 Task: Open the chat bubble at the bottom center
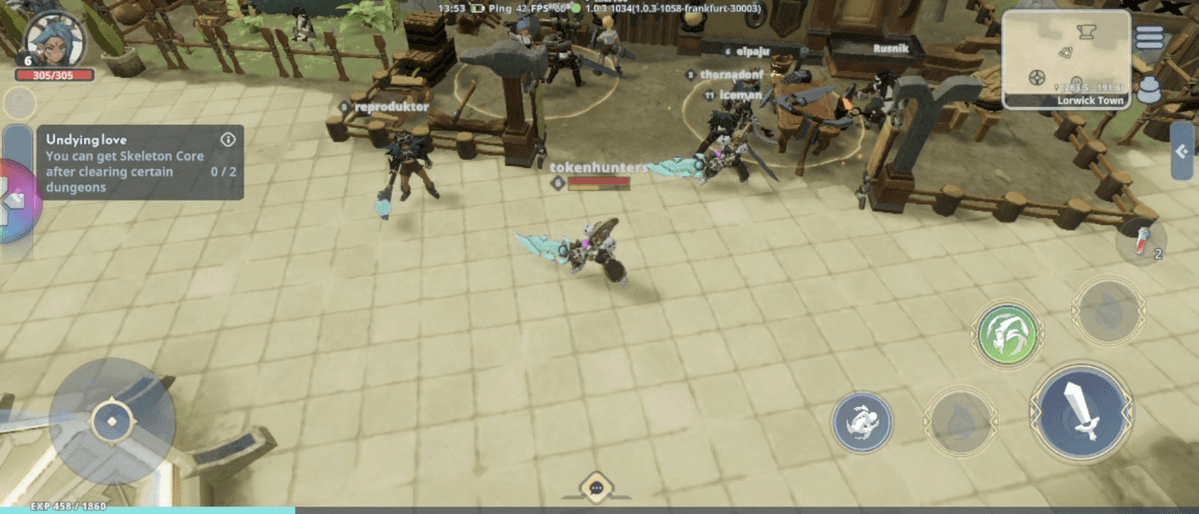pos(596,487)
